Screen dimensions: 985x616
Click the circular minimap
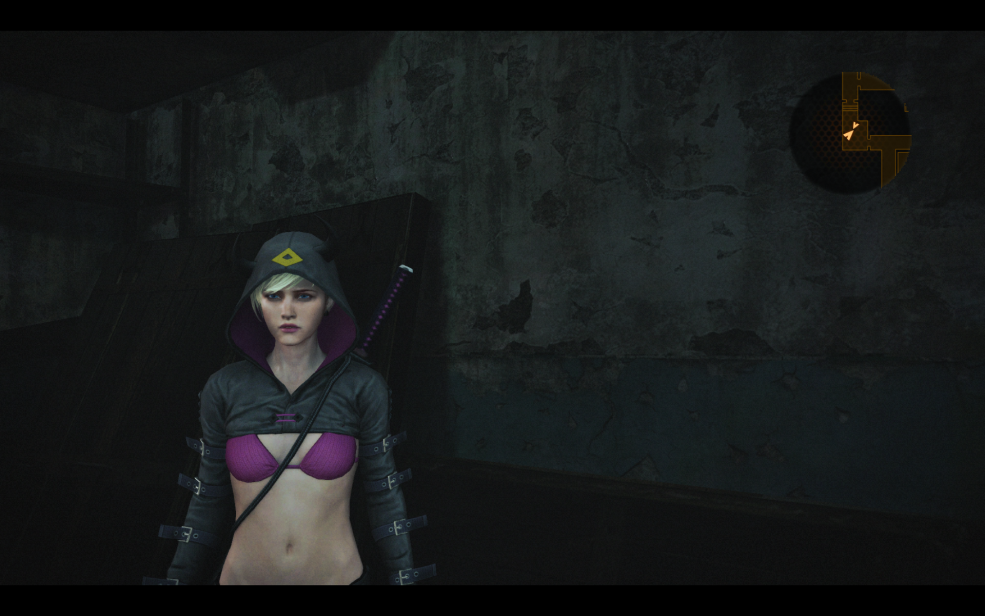850,131
